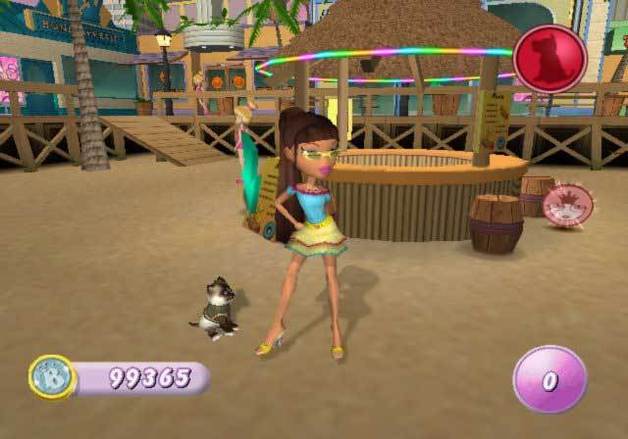Click the red pet icon
Screen dimensions: 628x439
pyautogui.click(x=549, y=58)
